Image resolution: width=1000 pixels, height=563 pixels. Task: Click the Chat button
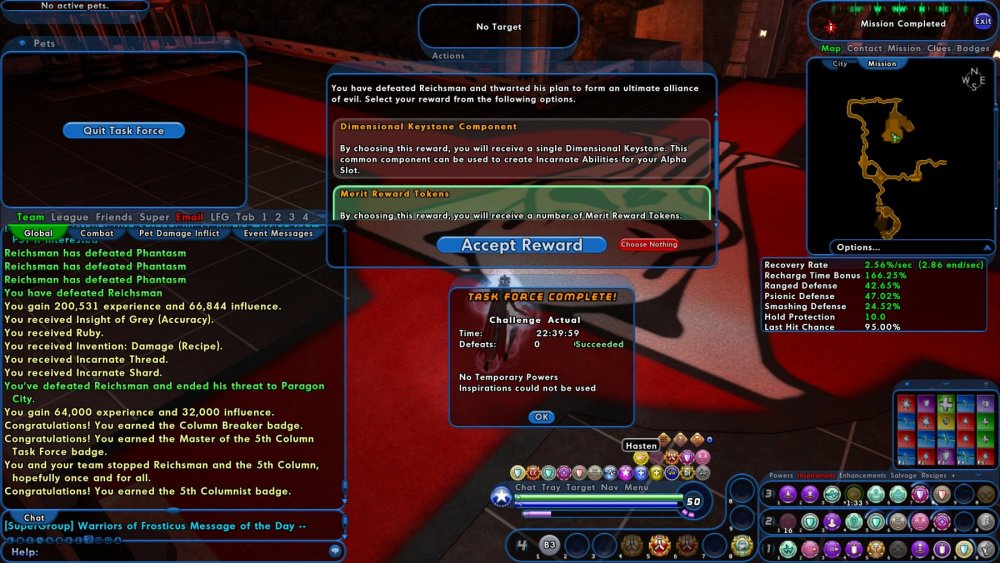click(x=34, y=518)
